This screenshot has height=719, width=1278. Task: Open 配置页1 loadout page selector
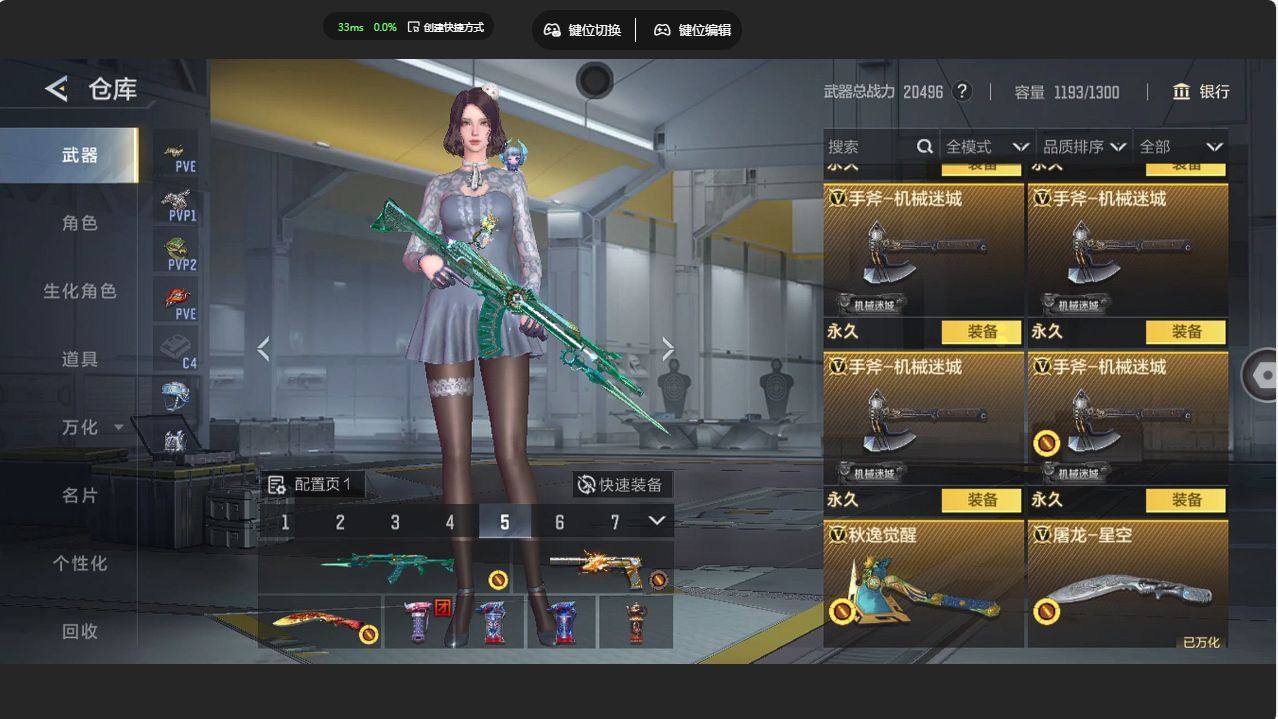pyautogui.click(x=311, y=485)
